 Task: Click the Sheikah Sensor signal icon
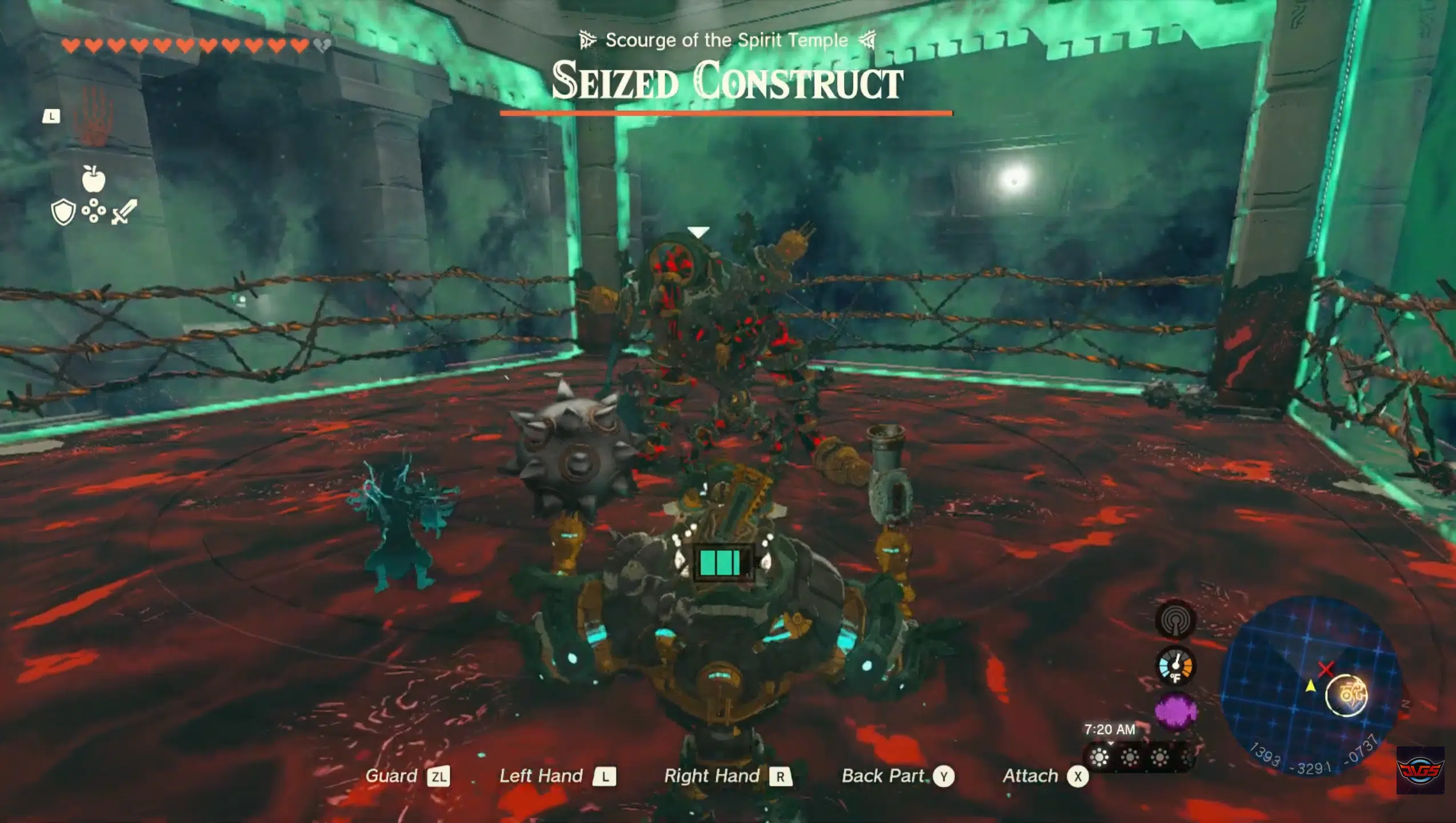tap(1175, 621)
